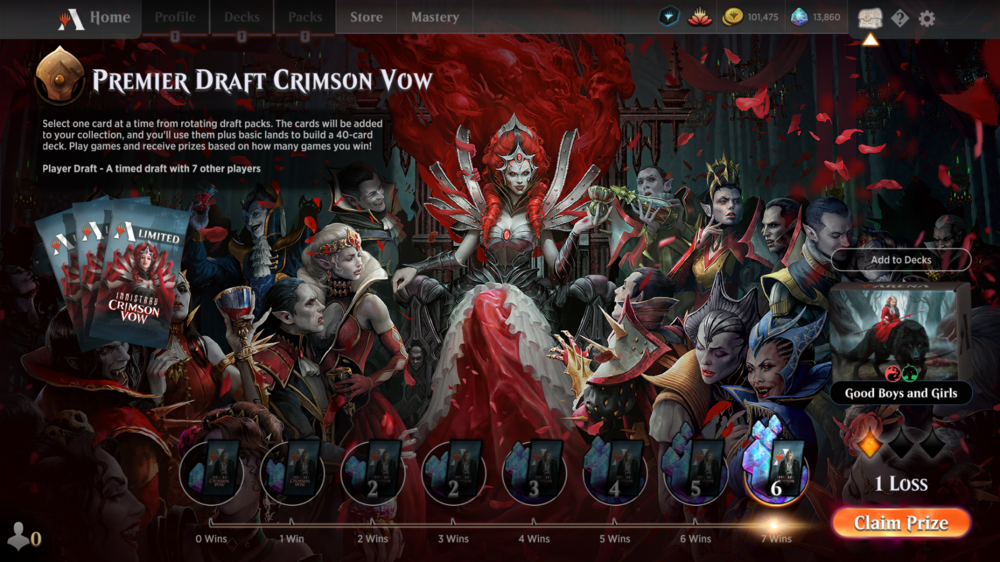Go to the Home screen
The image size is (1000, 562).
98,18
